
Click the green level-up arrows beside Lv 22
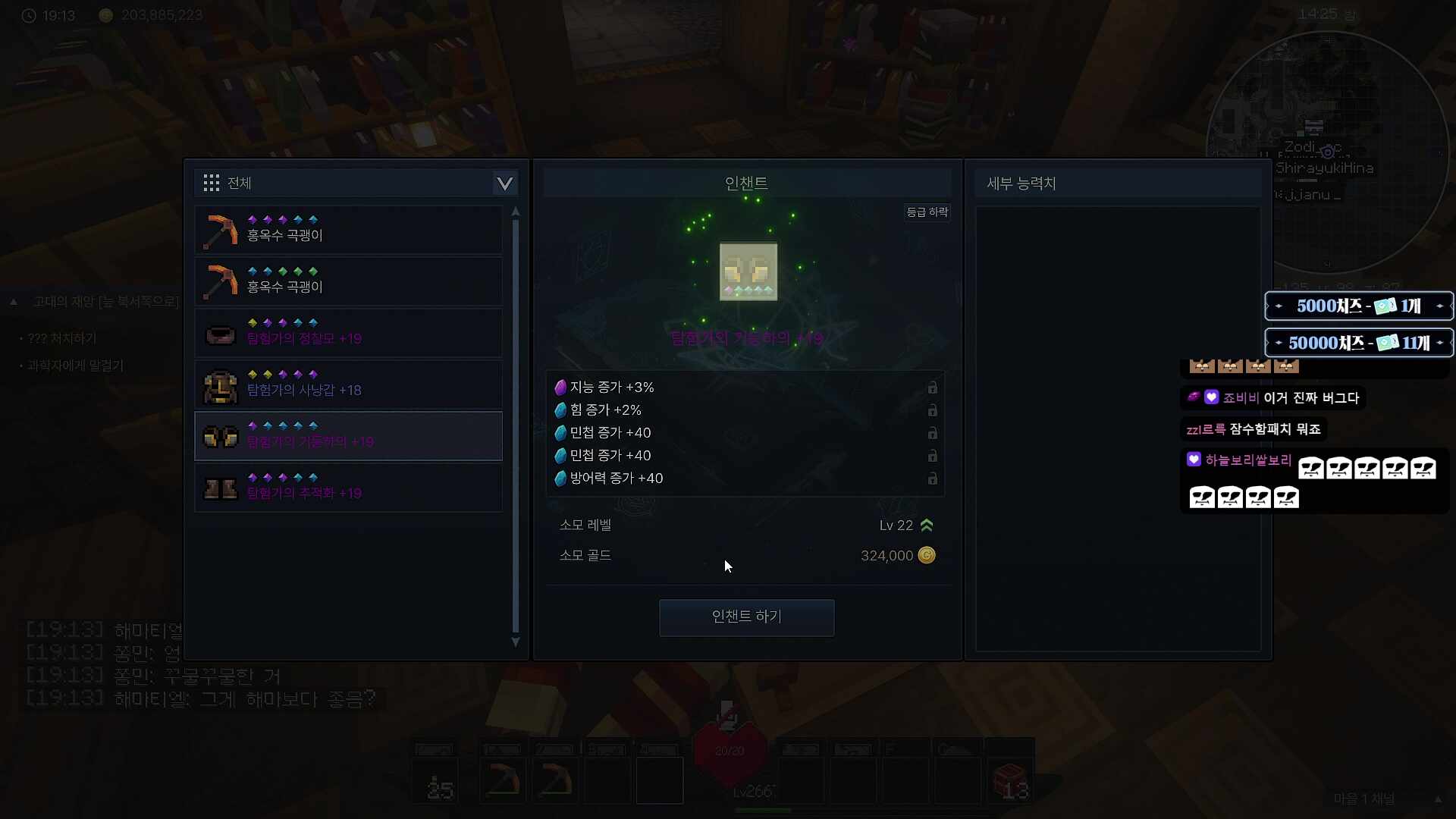tap(927, 524)
